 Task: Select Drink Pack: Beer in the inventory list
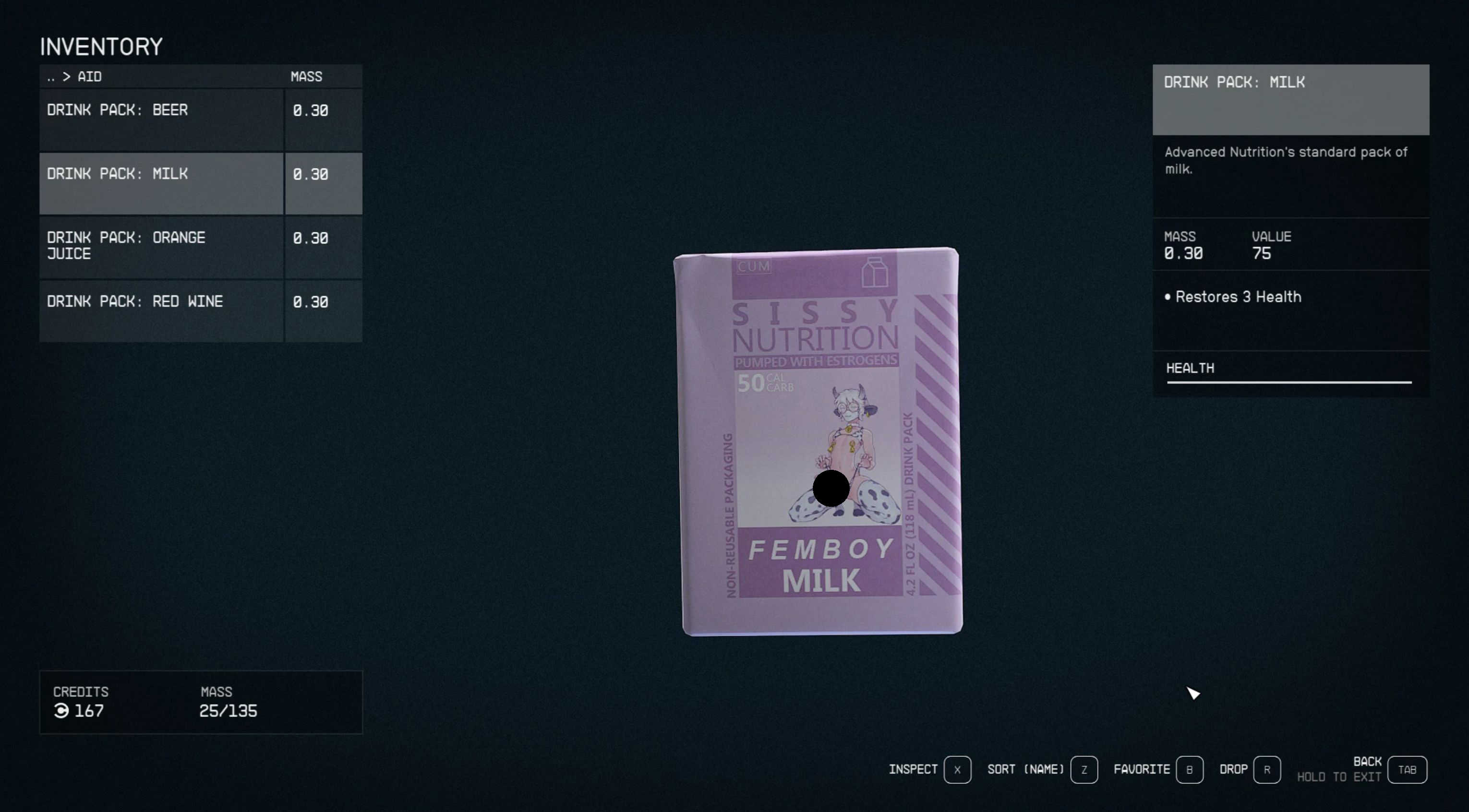pyautogui.click(x=161, y=120)
